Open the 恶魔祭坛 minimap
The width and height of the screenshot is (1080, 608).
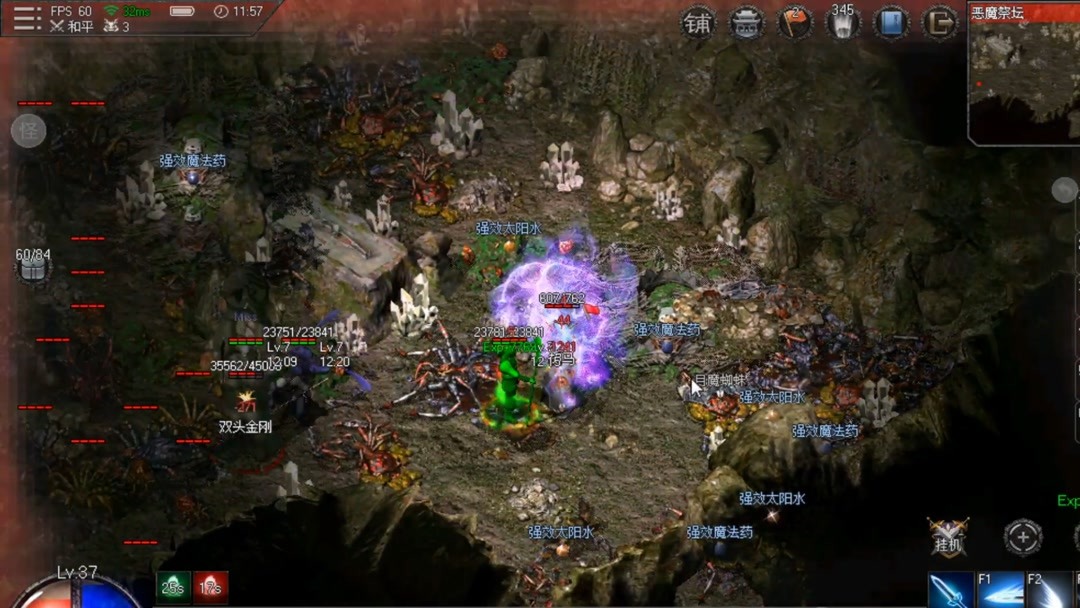[x=1023, y=75]
